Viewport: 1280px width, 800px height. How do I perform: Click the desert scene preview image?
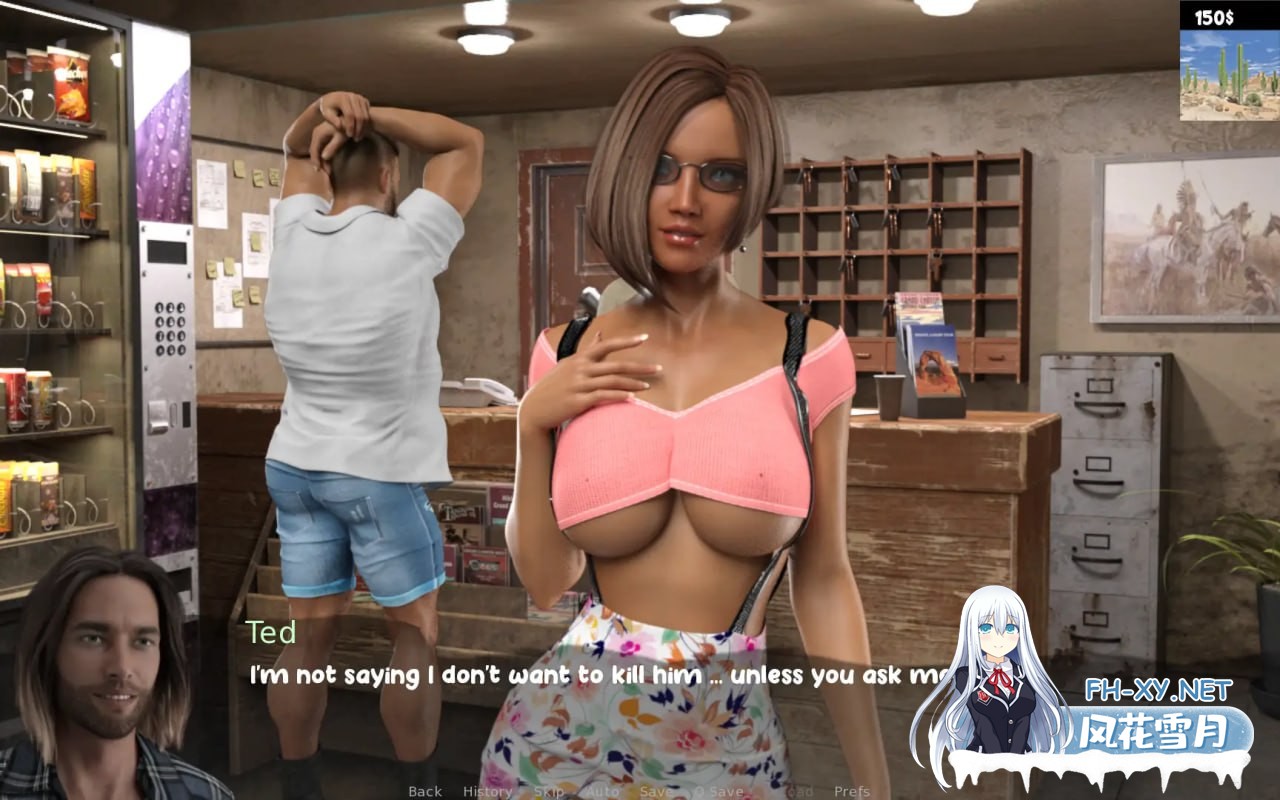click(1232, 77)
